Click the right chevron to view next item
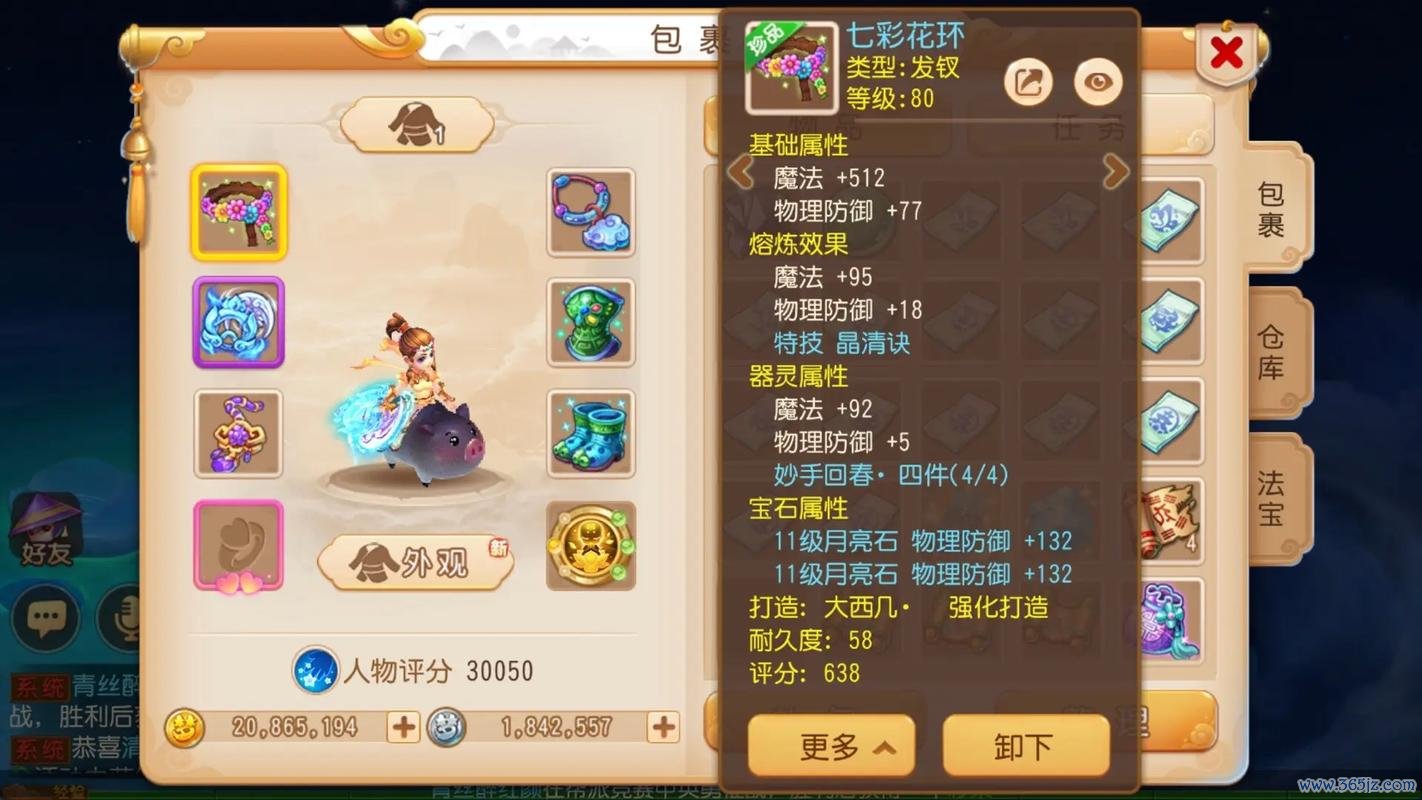The width and height of the screenshot is (1422, 800). pos(1117,172)
